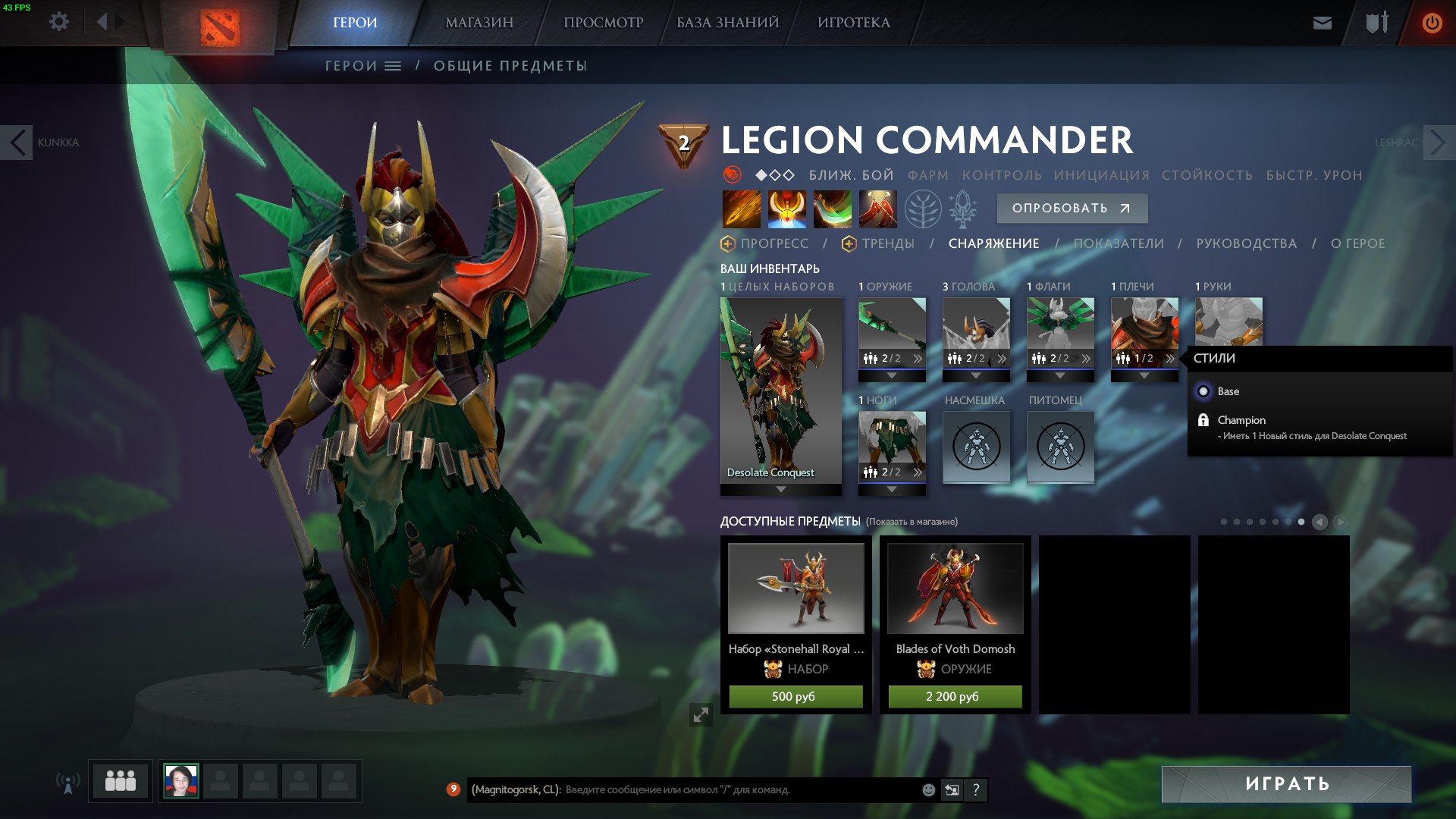
Task: Start matchmaking with the Играть button
Action: (x=1286, y=784)
